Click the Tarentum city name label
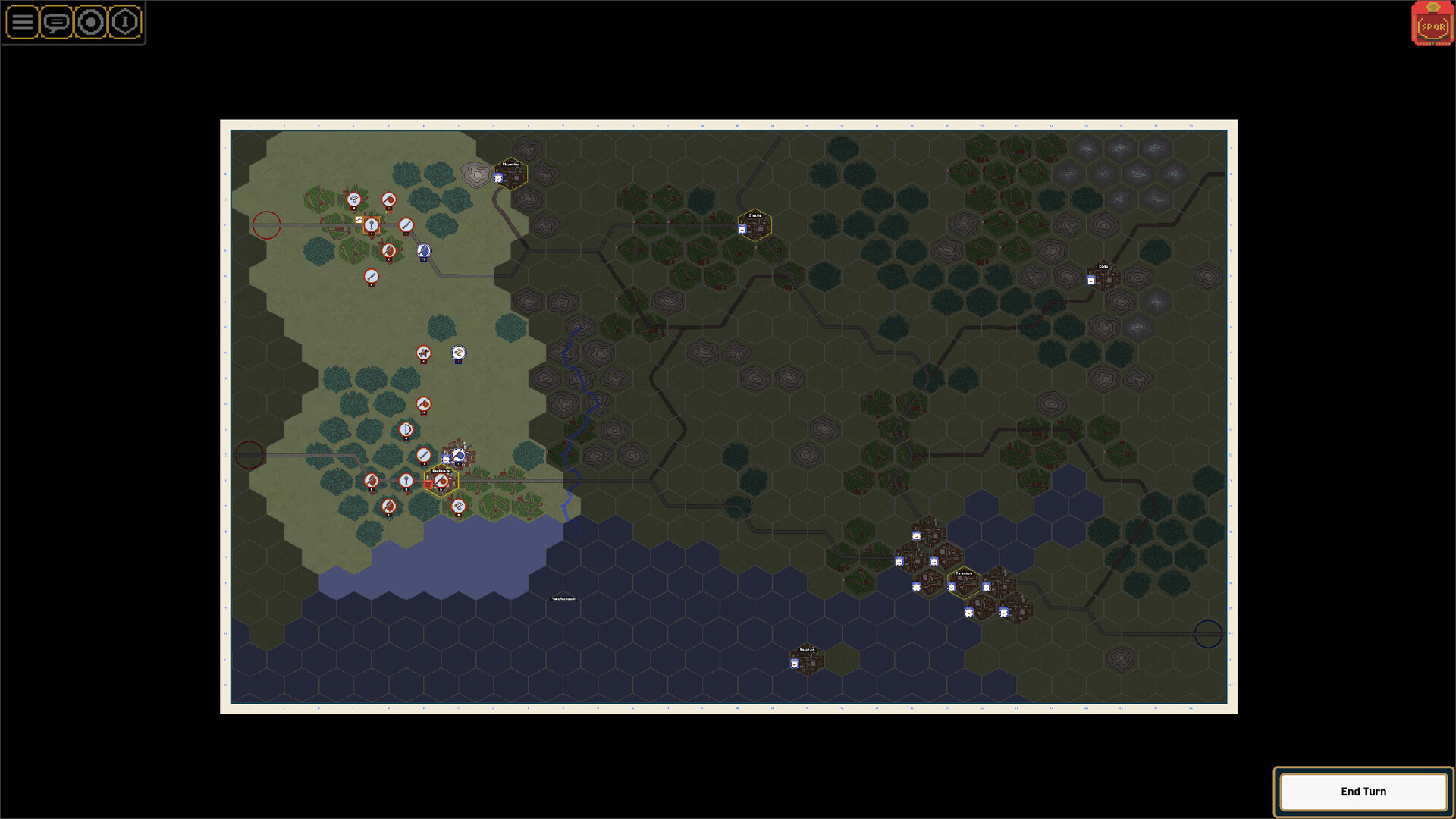This screenshot has width=1456, height=819. pyautogui.click(x=964, y=574)
